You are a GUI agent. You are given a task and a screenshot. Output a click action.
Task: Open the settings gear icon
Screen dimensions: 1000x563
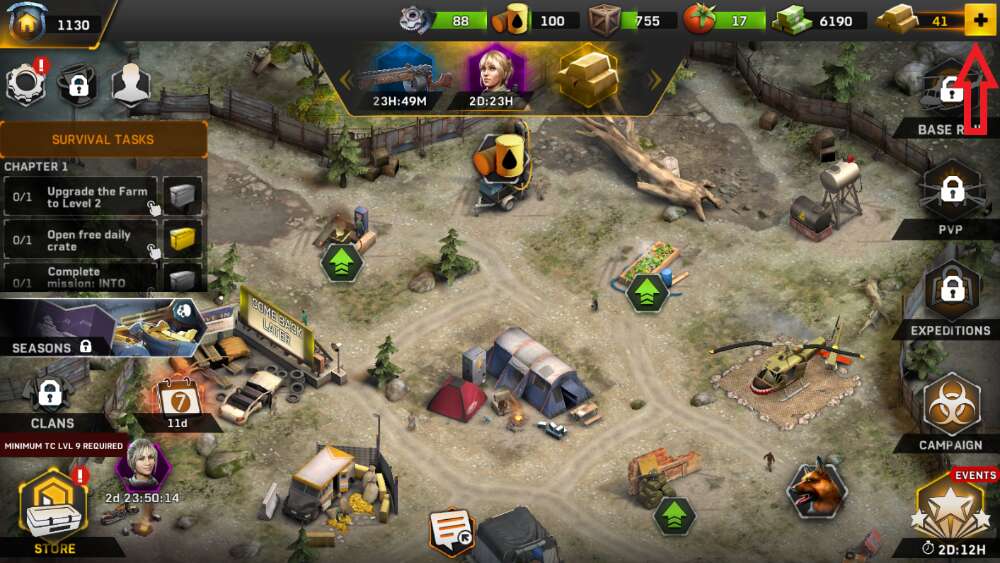[27, 85]
